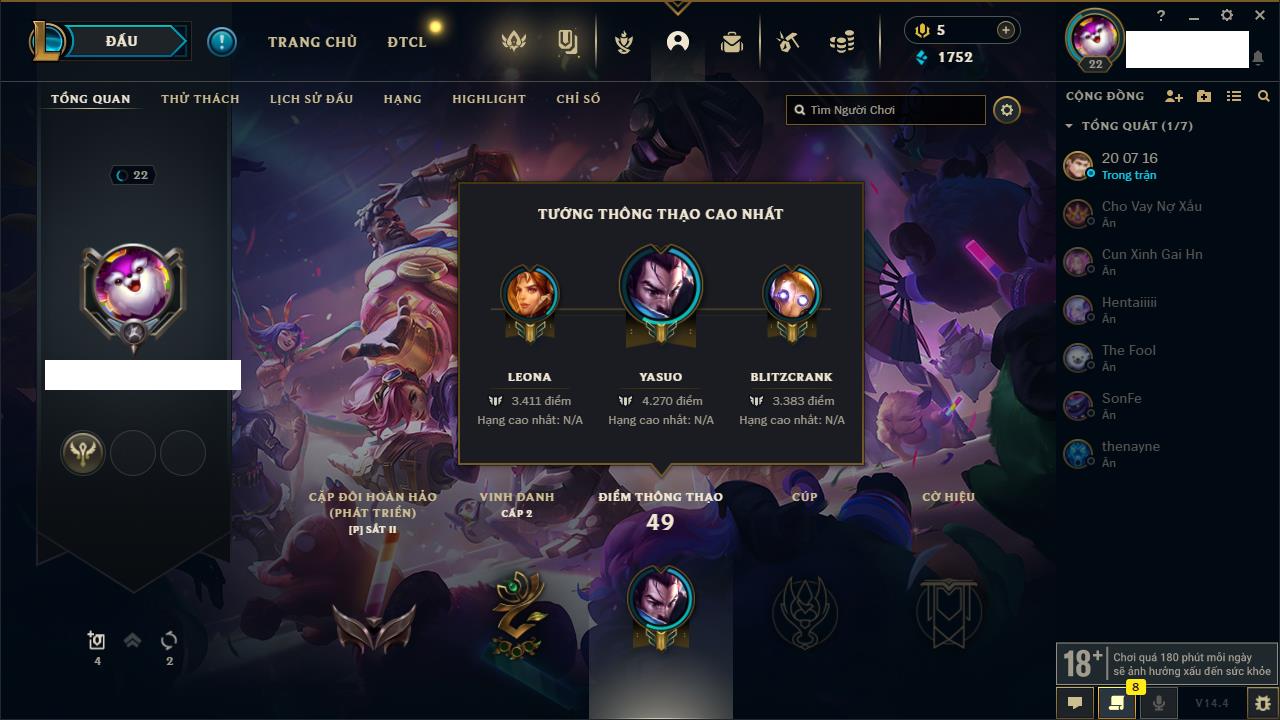Open the CHỈ SỐ stats tab
This screenshot has width=1280, height=720.
coord(578,99)
